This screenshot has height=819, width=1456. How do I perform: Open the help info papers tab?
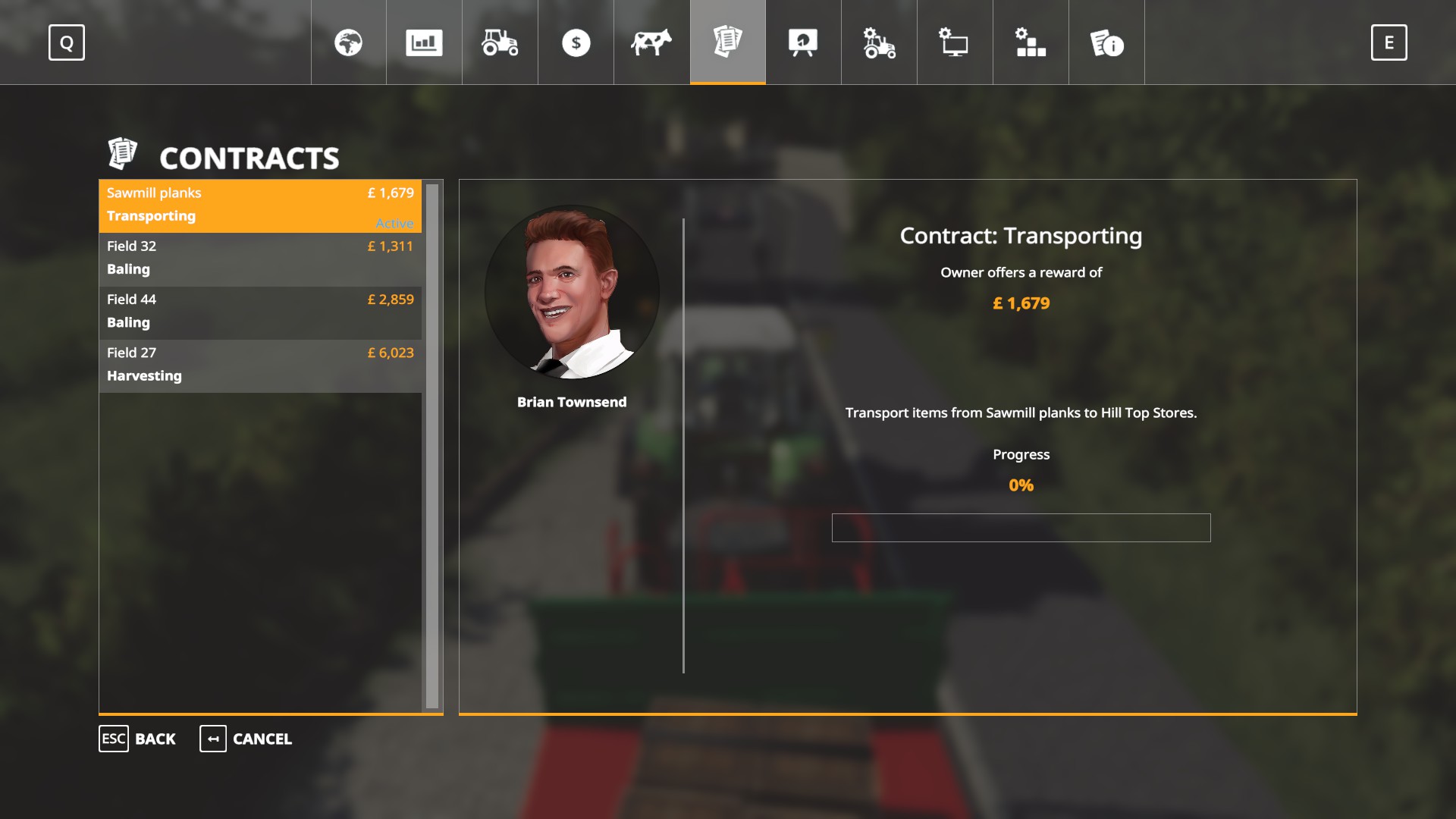tap(1106, 42)
